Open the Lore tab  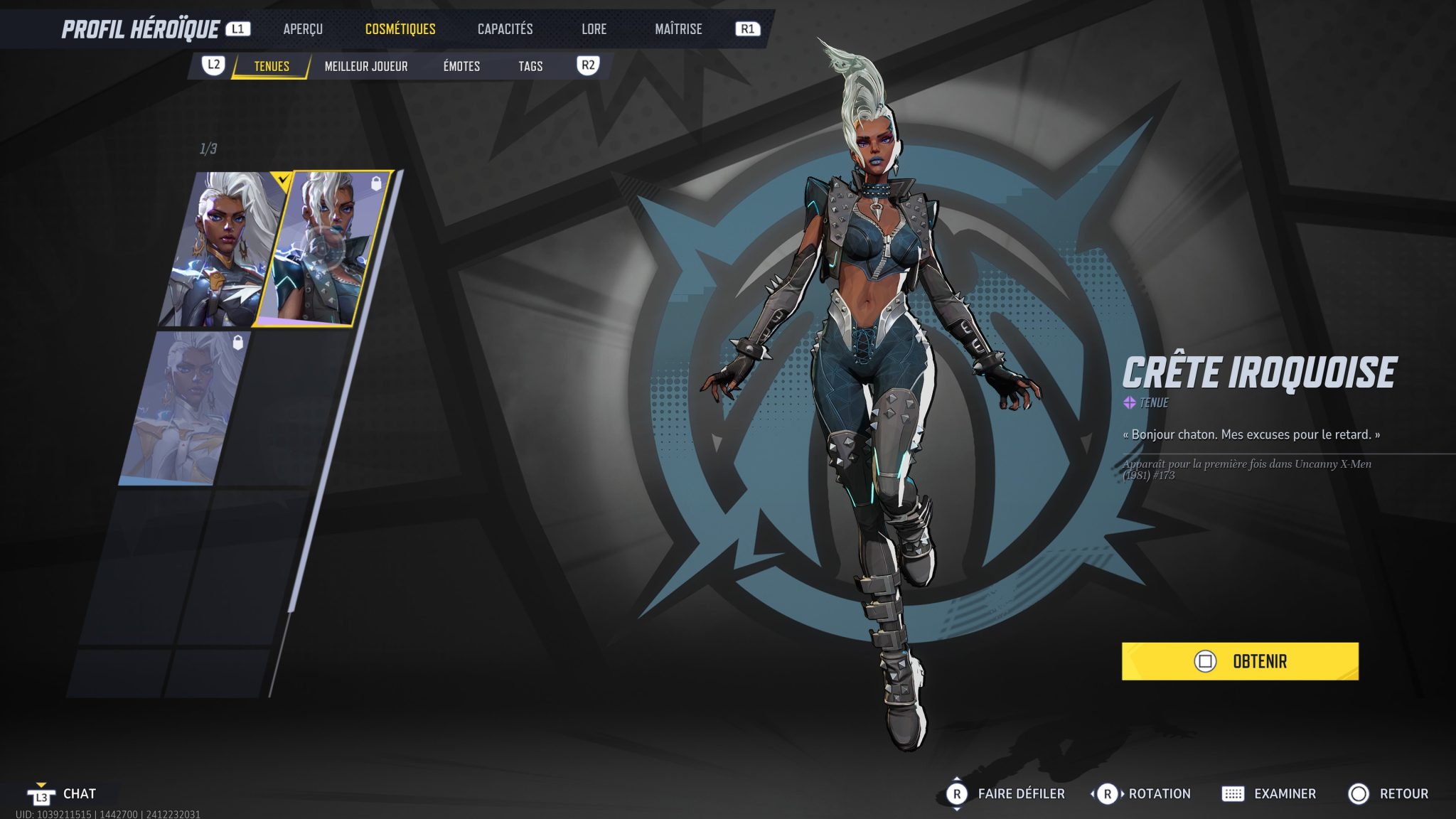pyautogui.click(x=594, y=29)
